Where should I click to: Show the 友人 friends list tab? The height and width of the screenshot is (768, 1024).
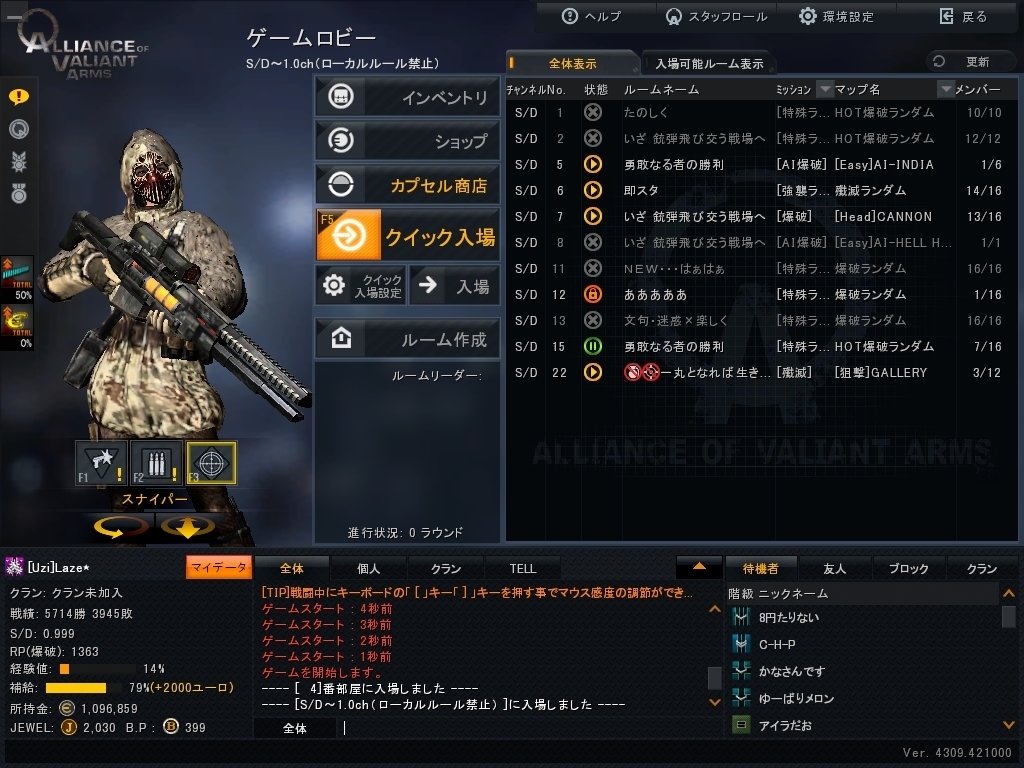pyautogui.click(x=834, y=568)
